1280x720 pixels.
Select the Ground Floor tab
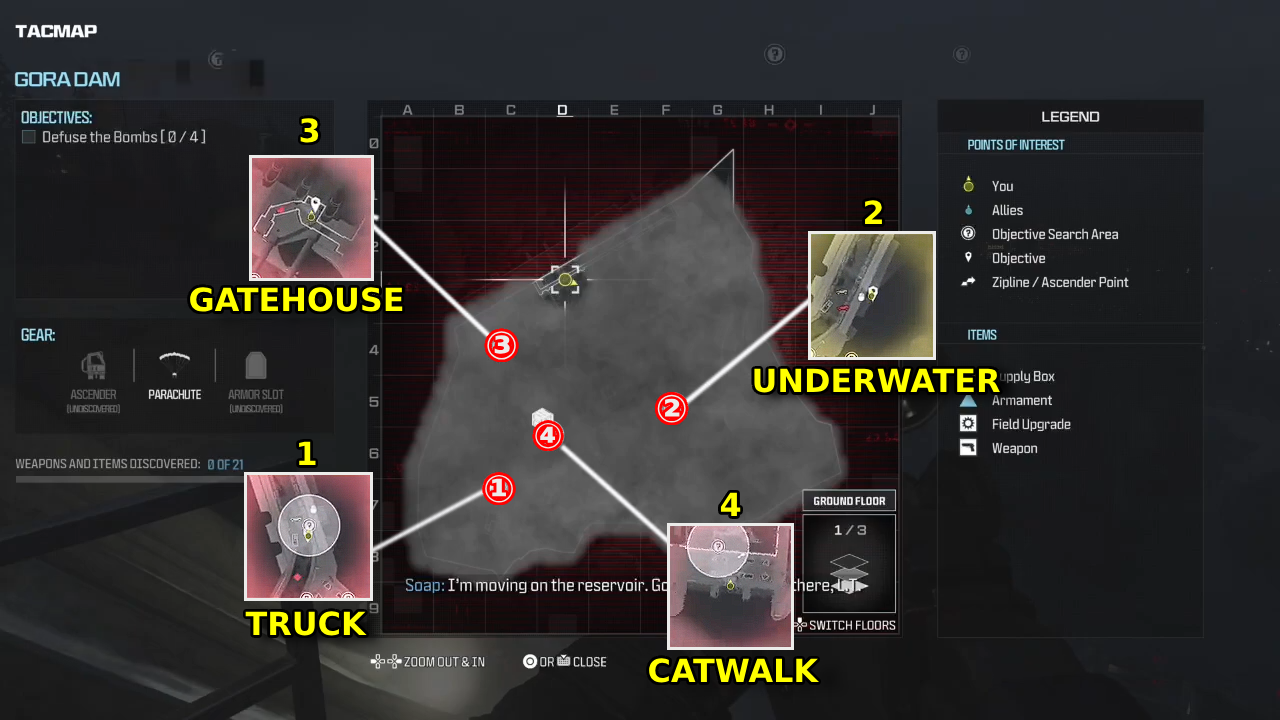(x=848, y=500)
